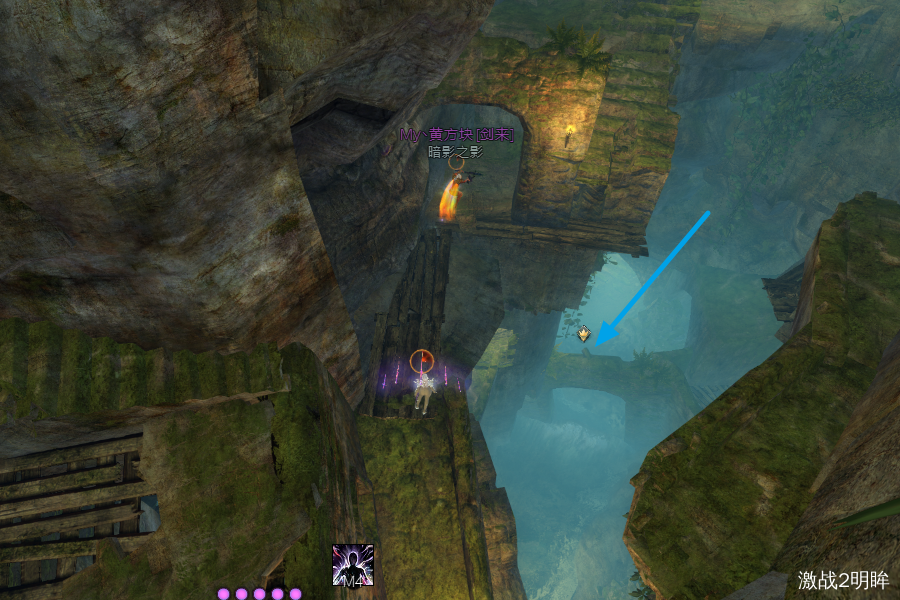Viewport: 900px width, 600px height.
Task: Activate the shadowy figure skill icon labeled M4
Action: 353,565
